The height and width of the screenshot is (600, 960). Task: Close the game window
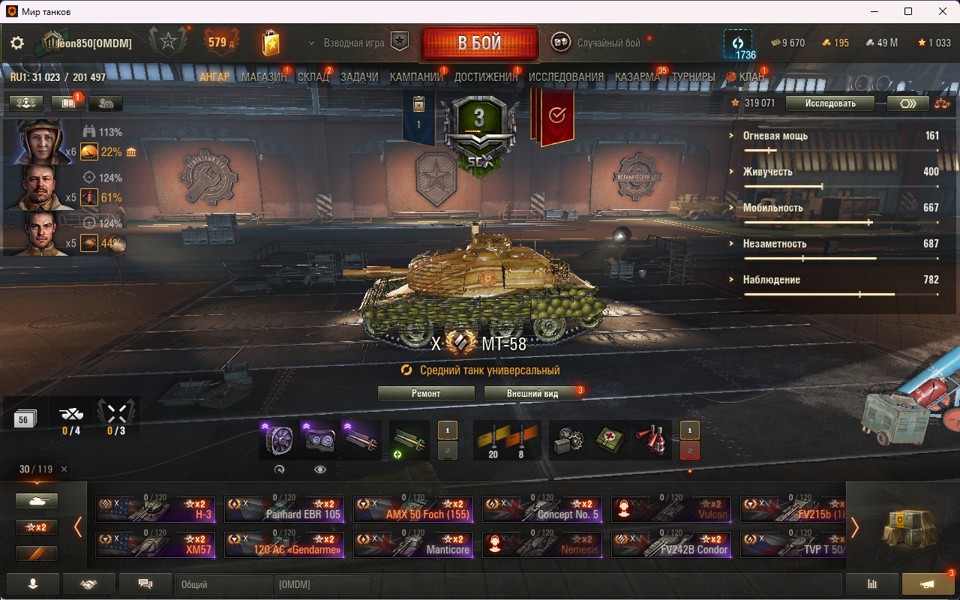937,11
